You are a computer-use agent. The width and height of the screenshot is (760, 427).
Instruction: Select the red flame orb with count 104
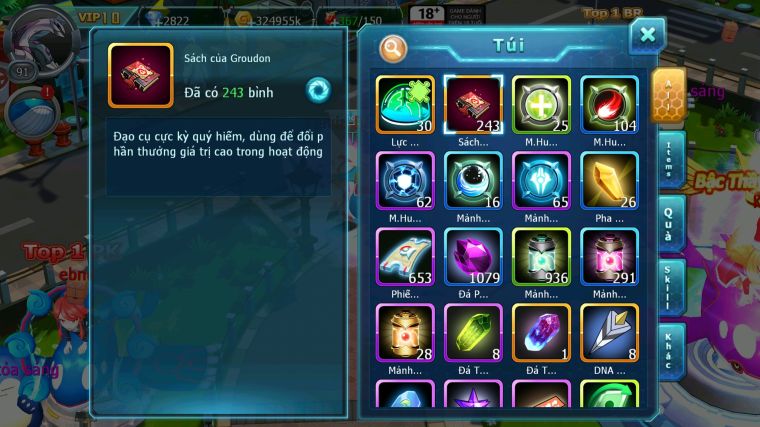click(x=609, y=106)
